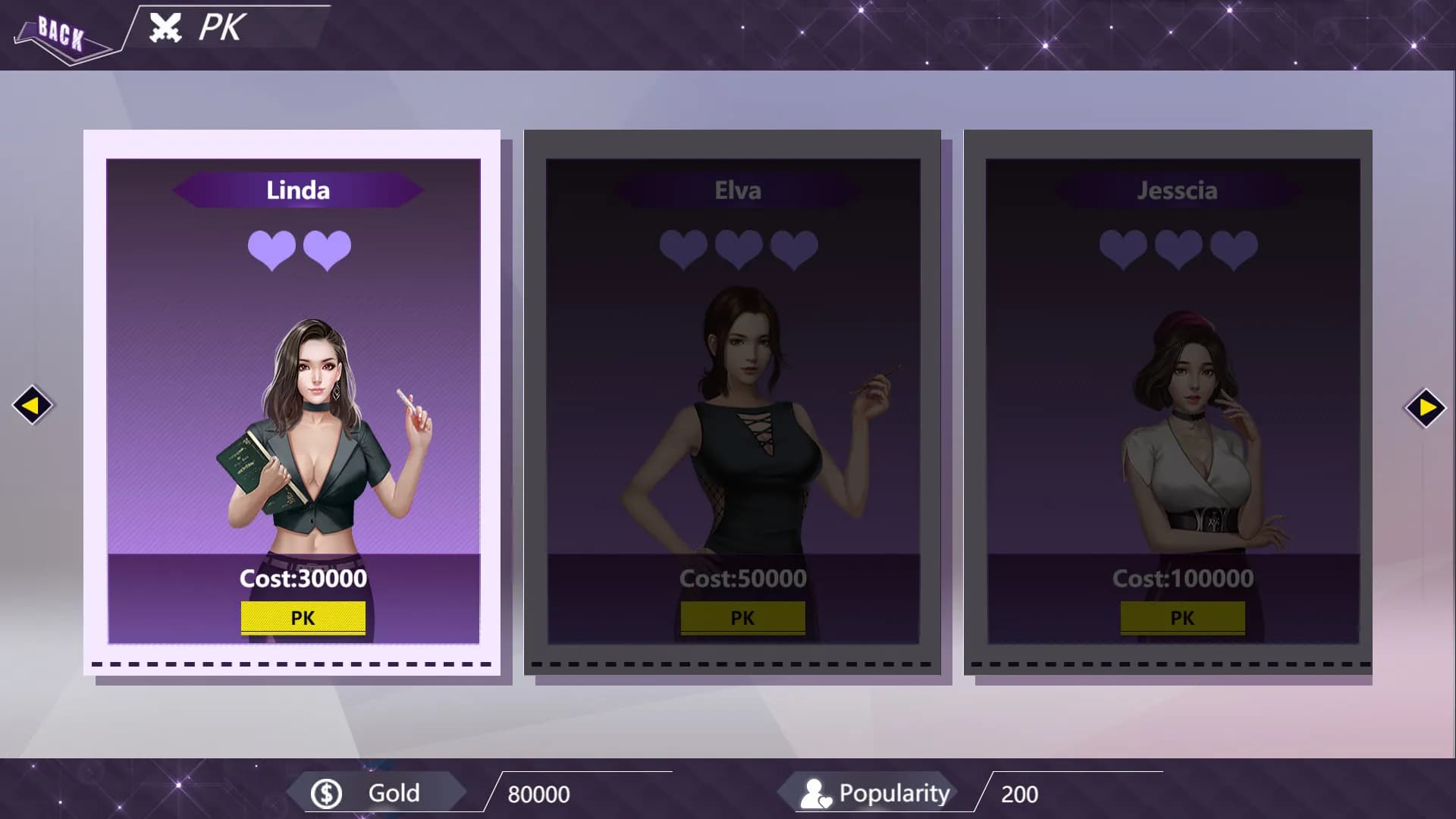
Task: Click the left navigation arrow
Action: pos(33,406)
